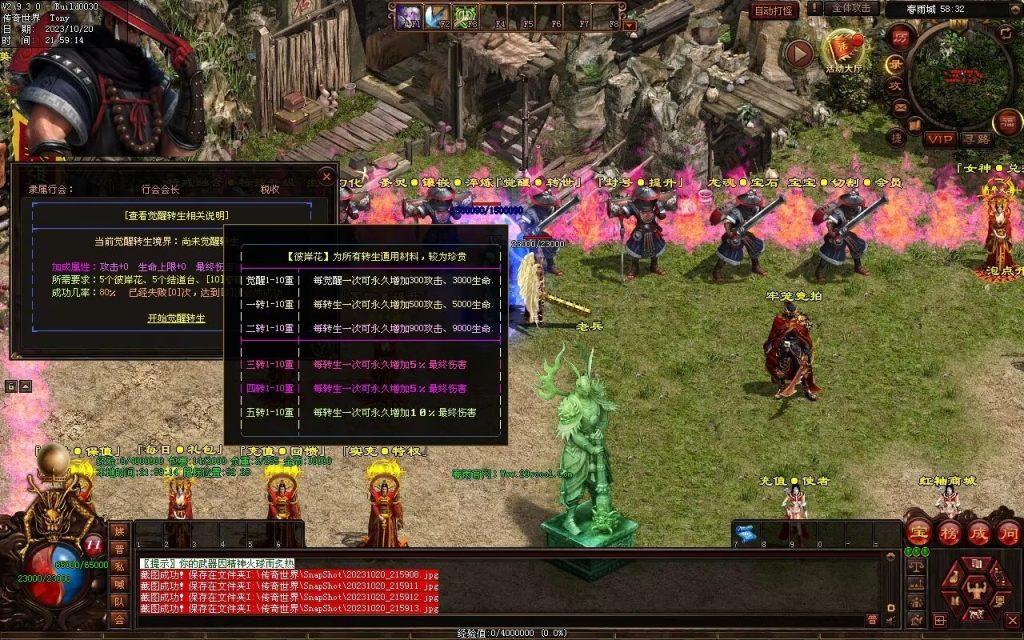Switch to the 队 team chat channel
Image resolution: width=1024 pixels, height=640 pixels.
click(x=119, y=601)
